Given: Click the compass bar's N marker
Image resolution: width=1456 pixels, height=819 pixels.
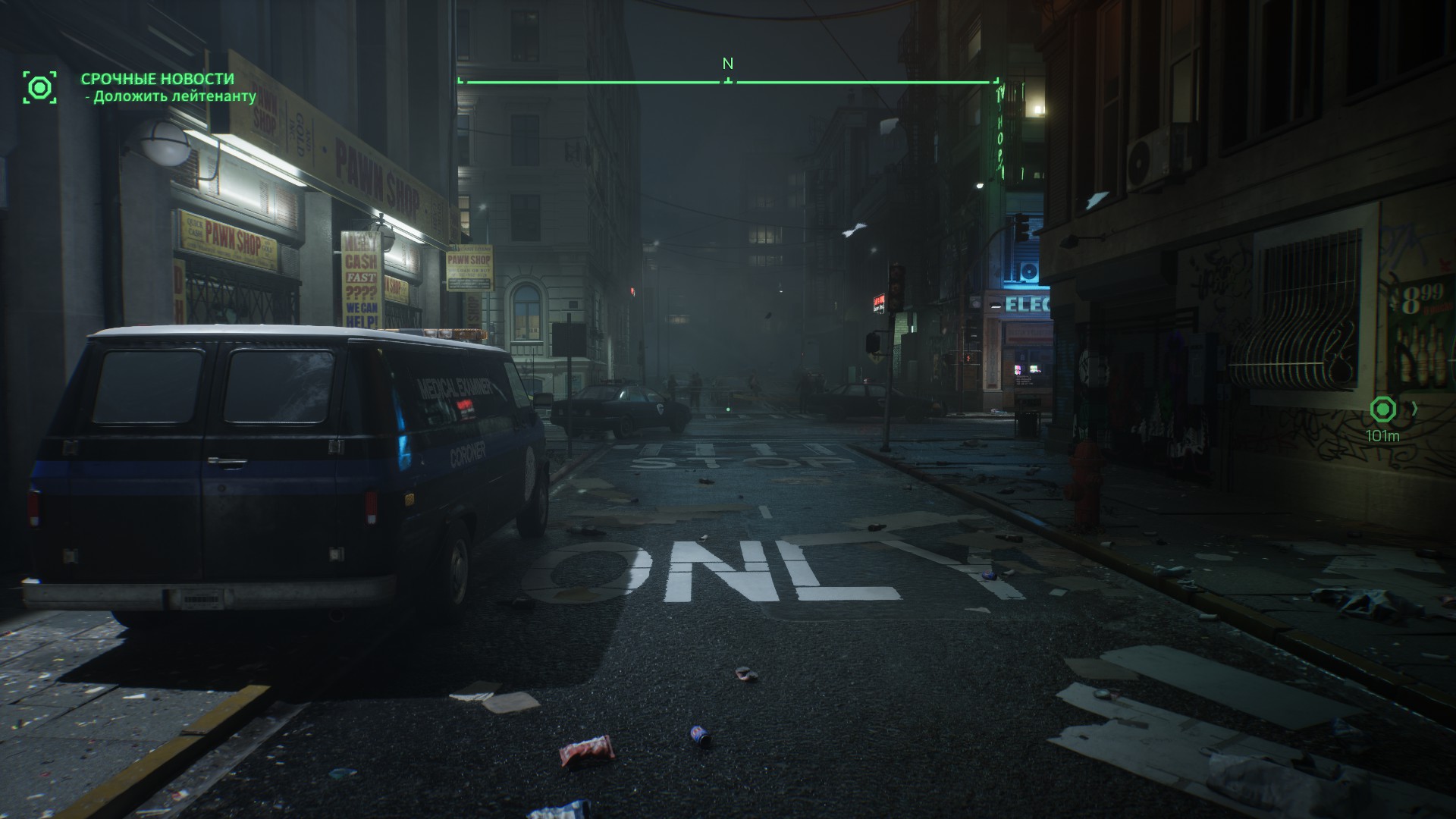Looking at the screenshot, I should coord(728,64).
